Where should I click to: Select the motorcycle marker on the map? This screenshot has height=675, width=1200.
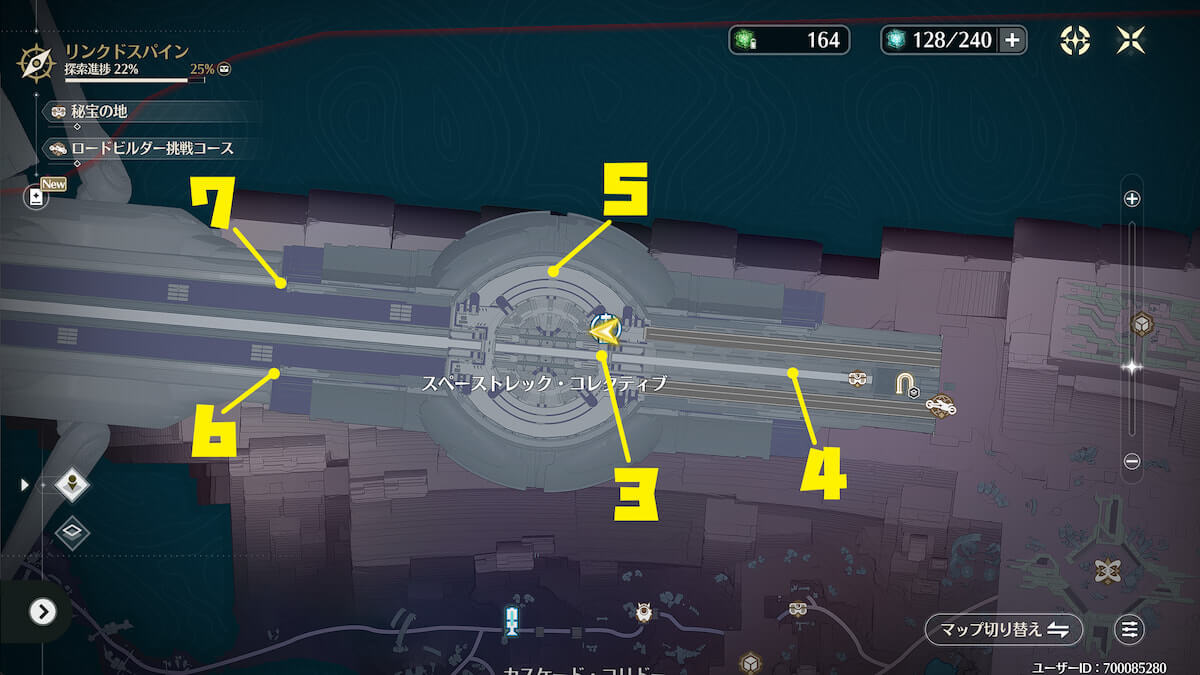click(940, 405)
